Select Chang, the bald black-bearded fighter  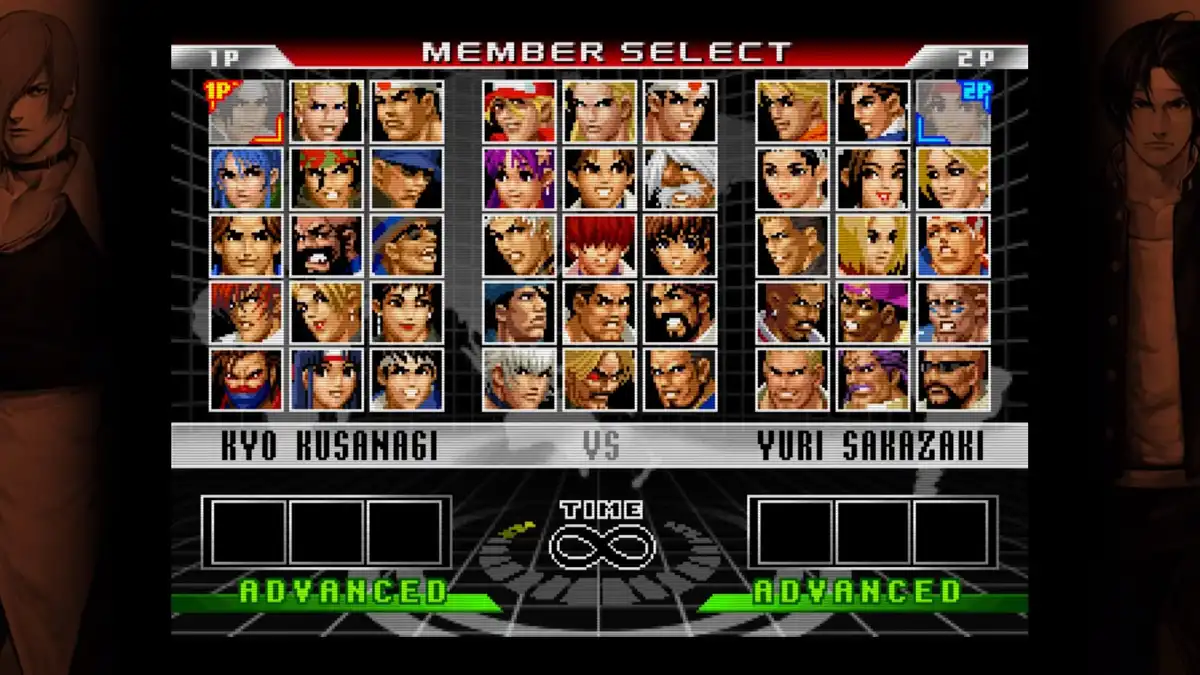click(x=326, y=245)
